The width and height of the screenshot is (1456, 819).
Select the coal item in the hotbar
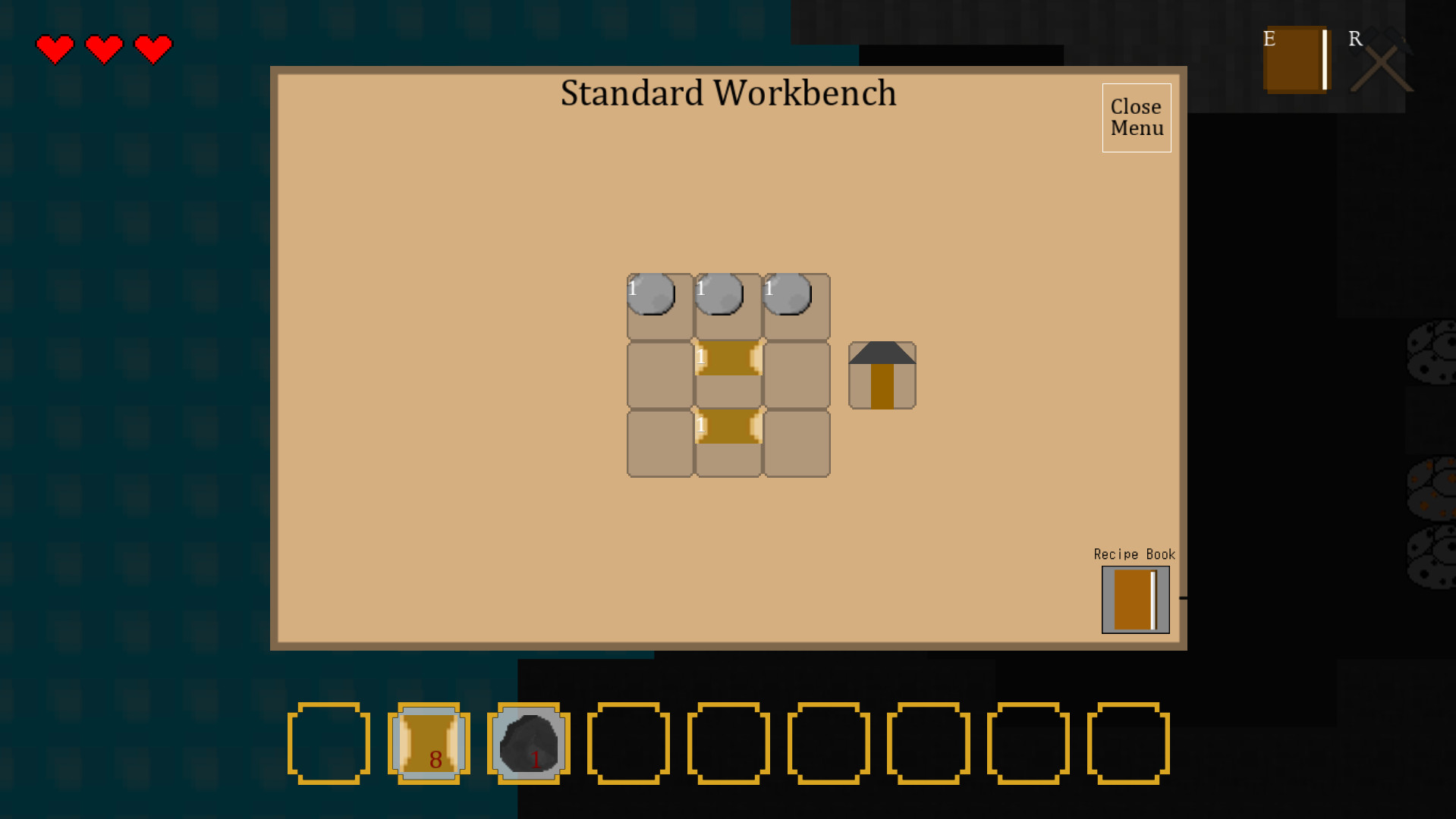(x=528, y=742)
